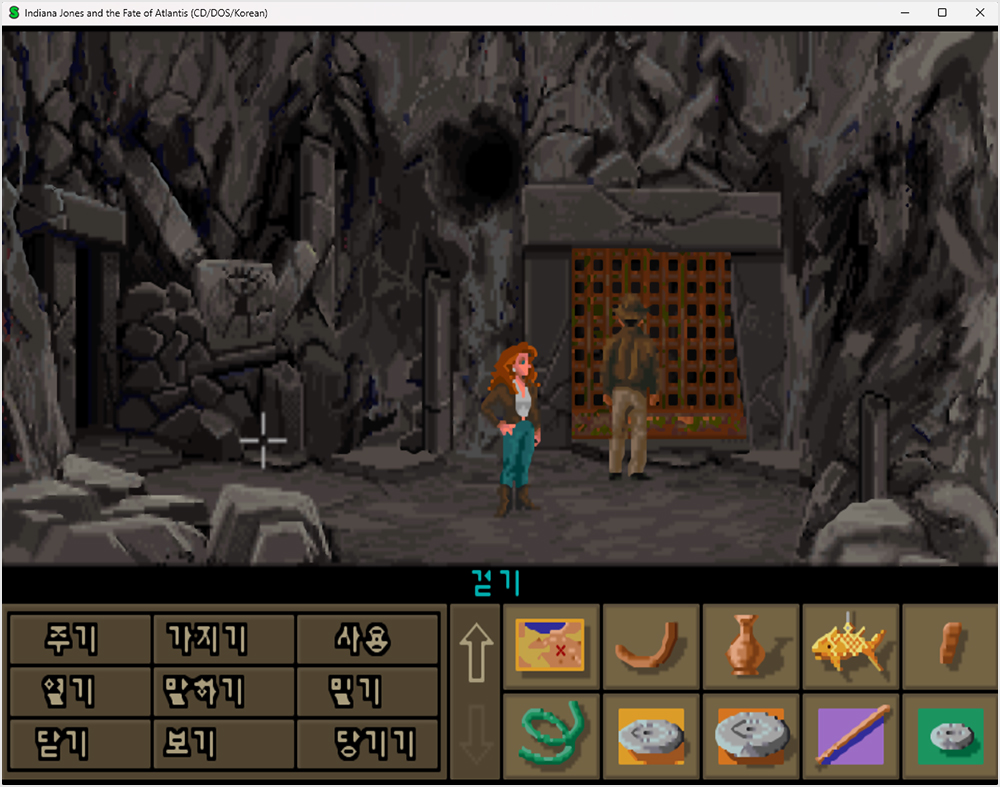Image resolution: width=1000 pixels, height=787 pixels.
Task: Close the game window
Action: coord(980,13)
